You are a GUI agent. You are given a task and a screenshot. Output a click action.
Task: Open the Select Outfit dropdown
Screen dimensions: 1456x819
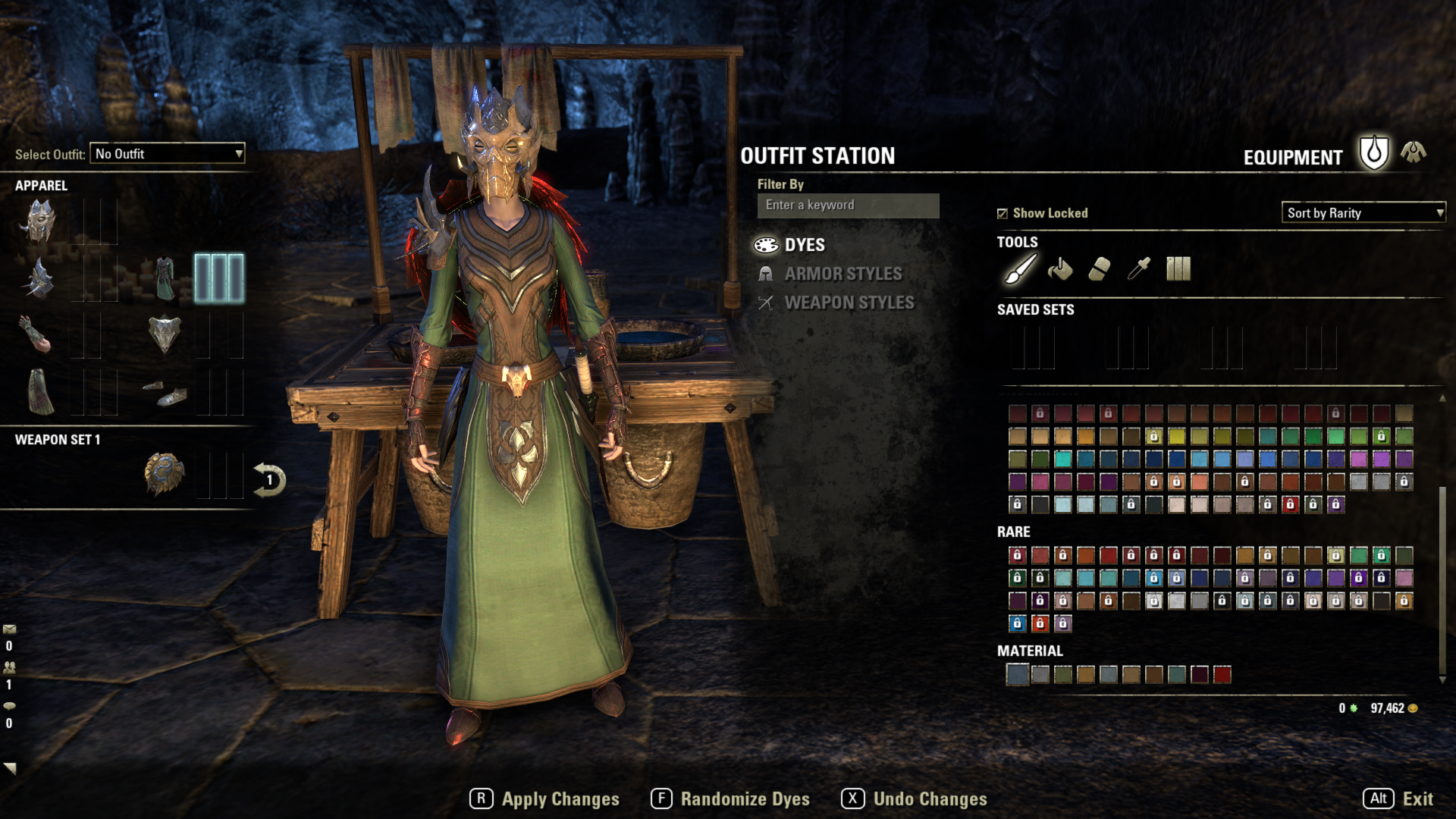pos(166,154)
